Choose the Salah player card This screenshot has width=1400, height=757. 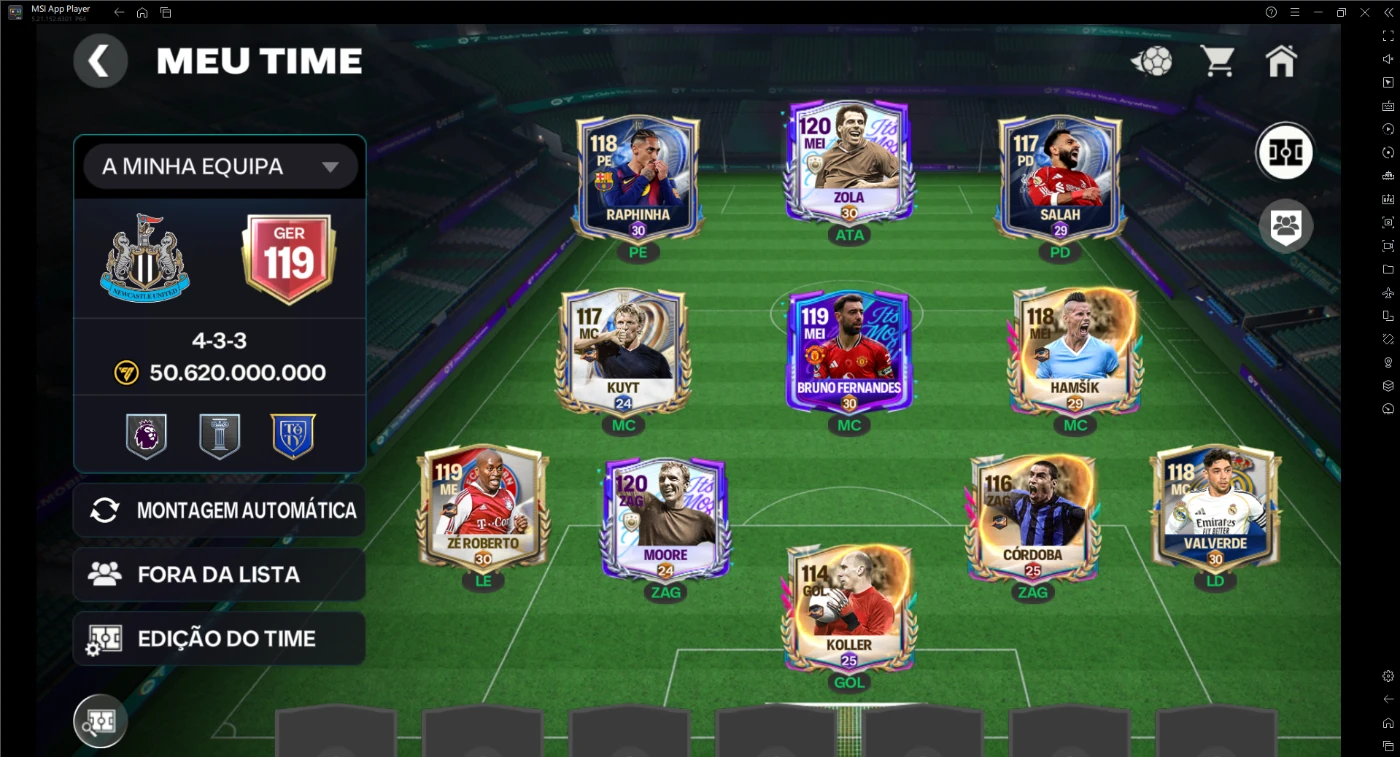tap(1059, 177)
